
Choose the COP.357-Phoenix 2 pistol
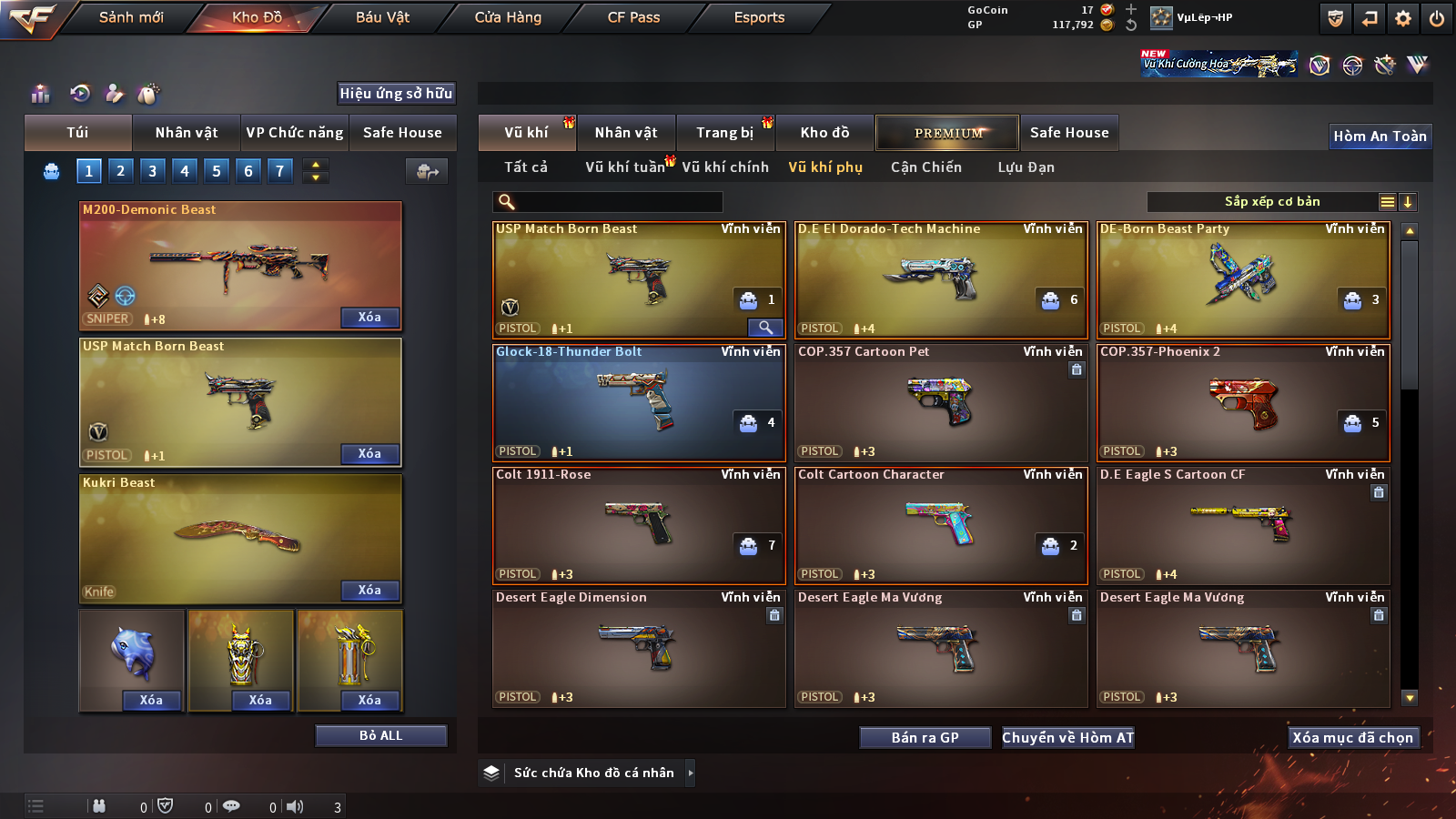point(1242,402)
